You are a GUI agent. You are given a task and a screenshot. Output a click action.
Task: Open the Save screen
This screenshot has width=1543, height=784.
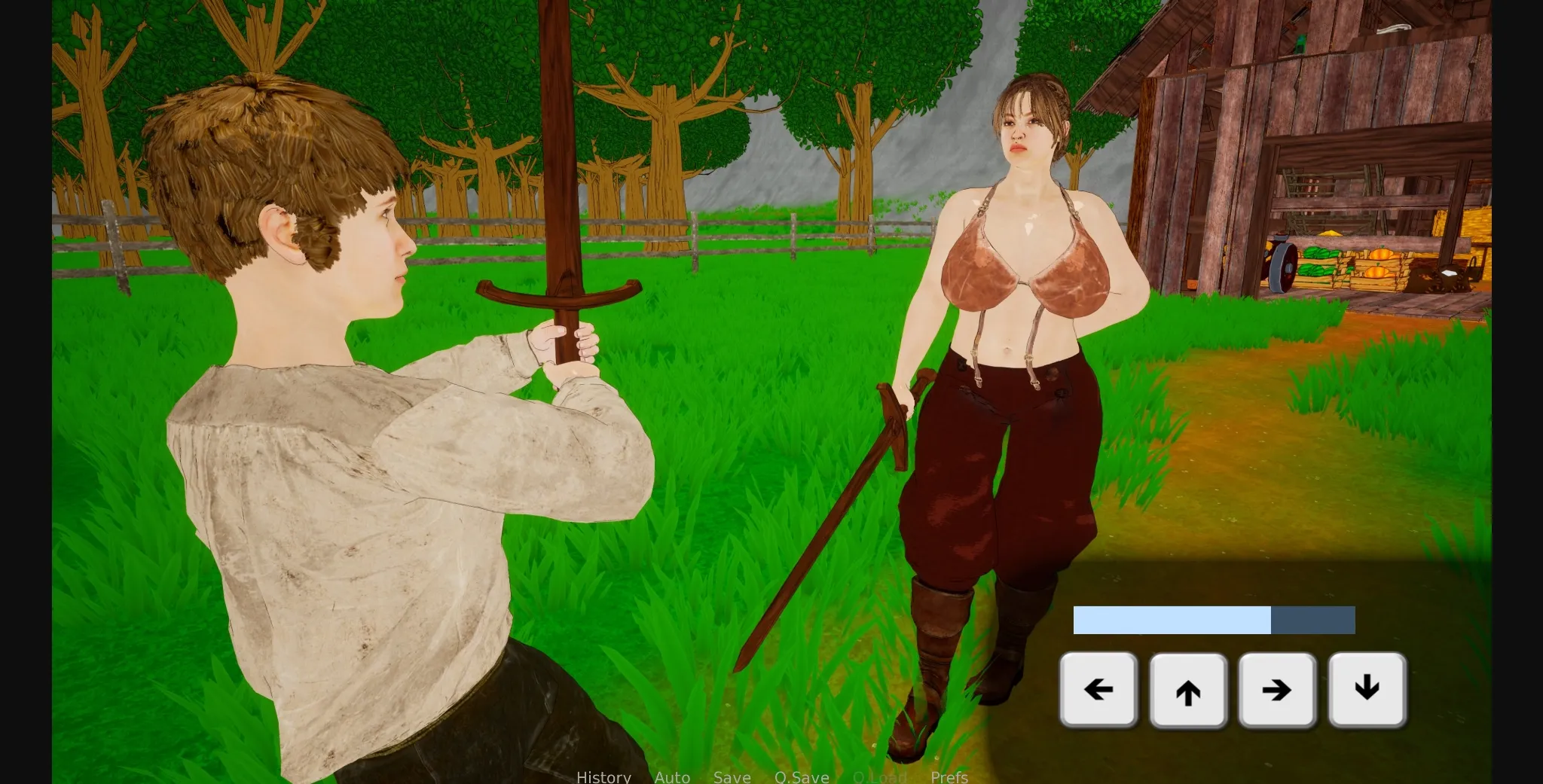pyautogui.click(x=732, y=777)
